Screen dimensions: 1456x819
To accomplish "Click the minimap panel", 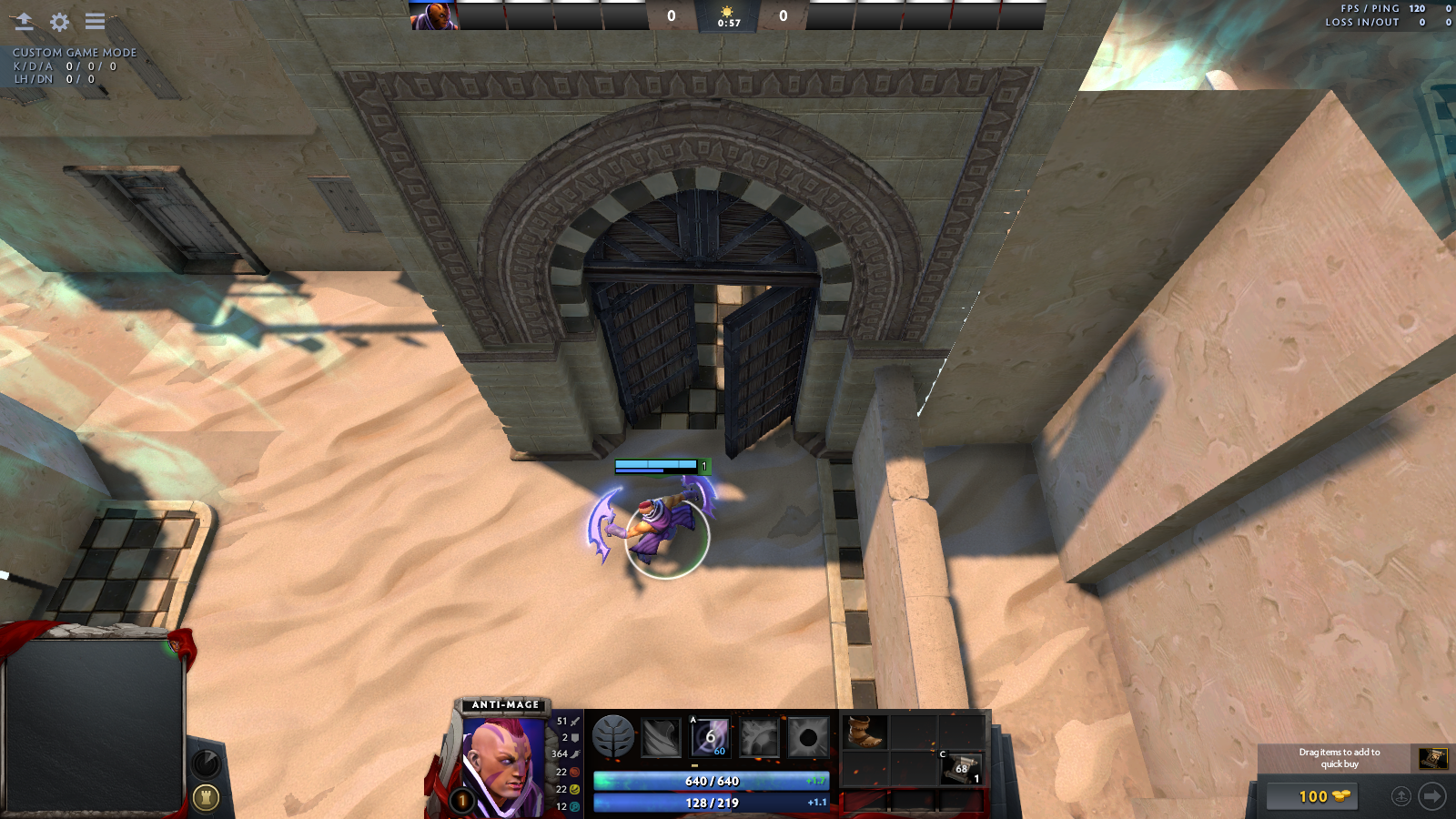I will click(x=94, y=723).
